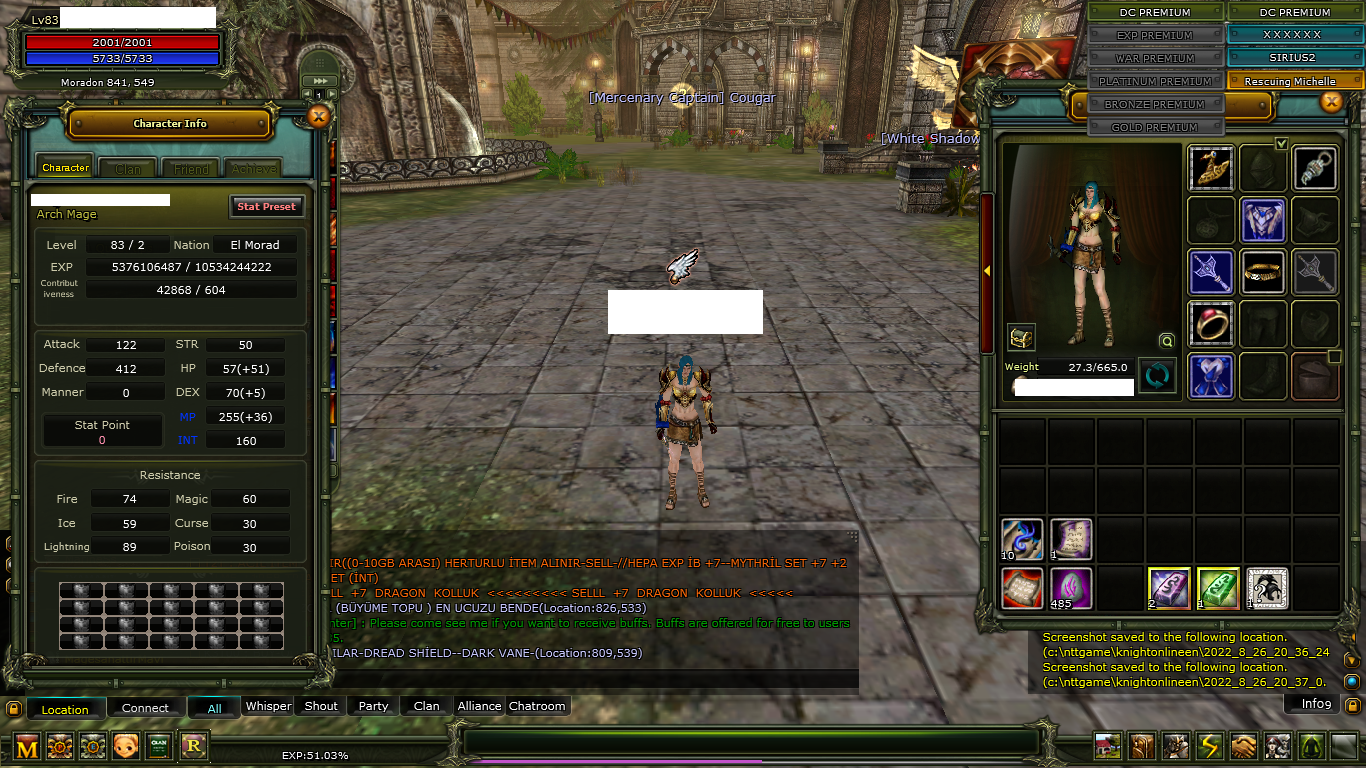Select the "R" icon in the bottom-left bar
Image resolution: width=1366 pixels, height=768 pixels.
point(194,746)
